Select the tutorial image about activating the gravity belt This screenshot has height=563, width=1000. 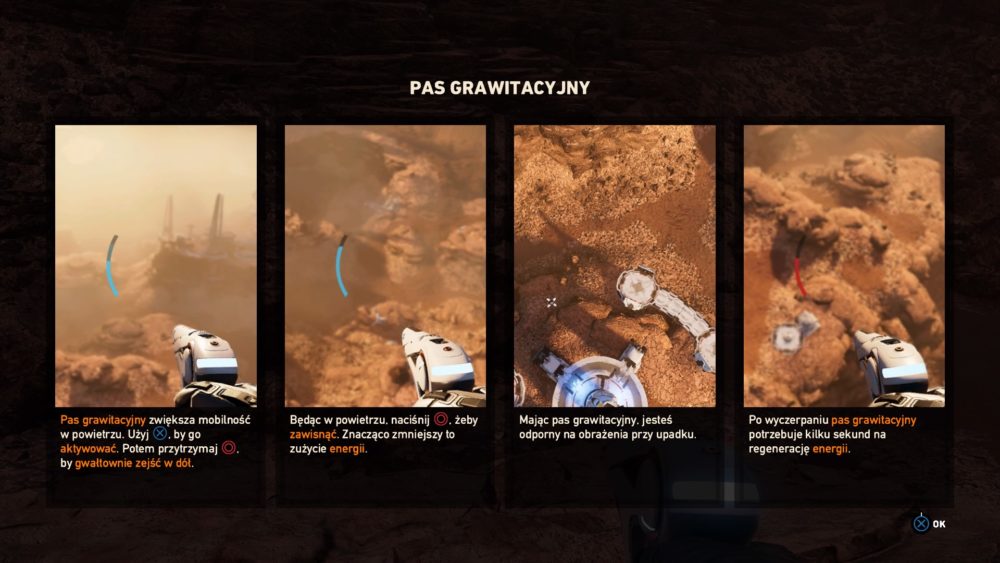pyautogui.click(x=156, y=265)
